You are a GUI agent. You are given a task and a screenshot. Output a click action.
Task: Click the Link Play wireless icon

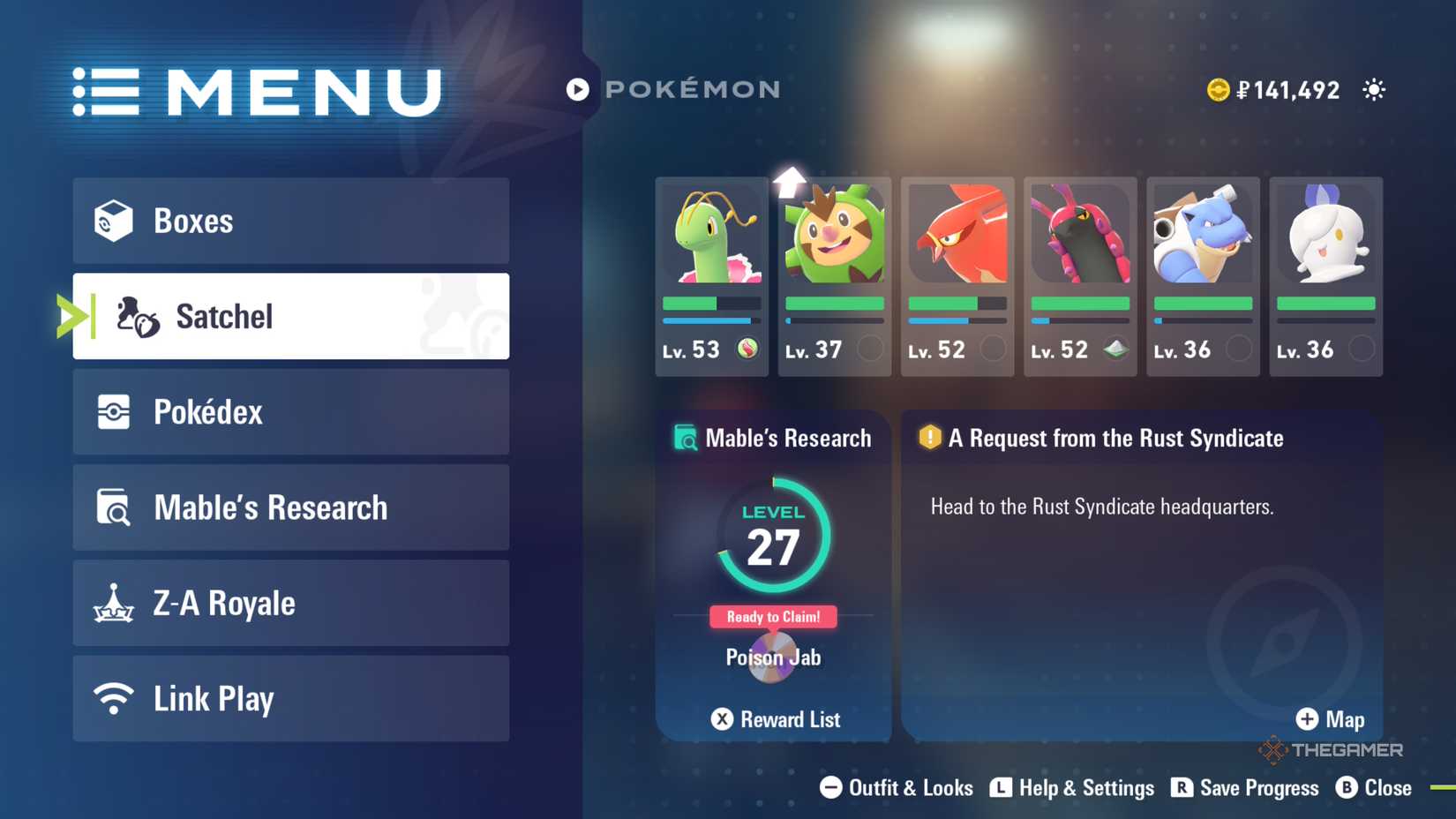tap(113, 697)
